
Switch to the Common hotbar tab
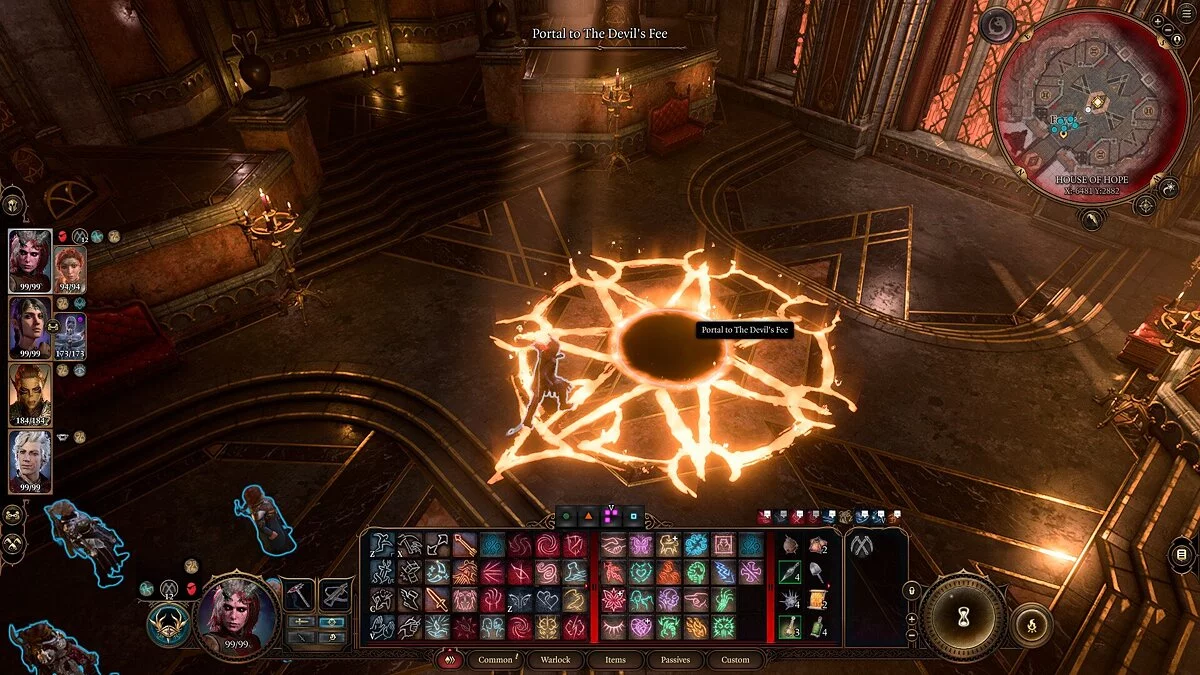[495, 660]
